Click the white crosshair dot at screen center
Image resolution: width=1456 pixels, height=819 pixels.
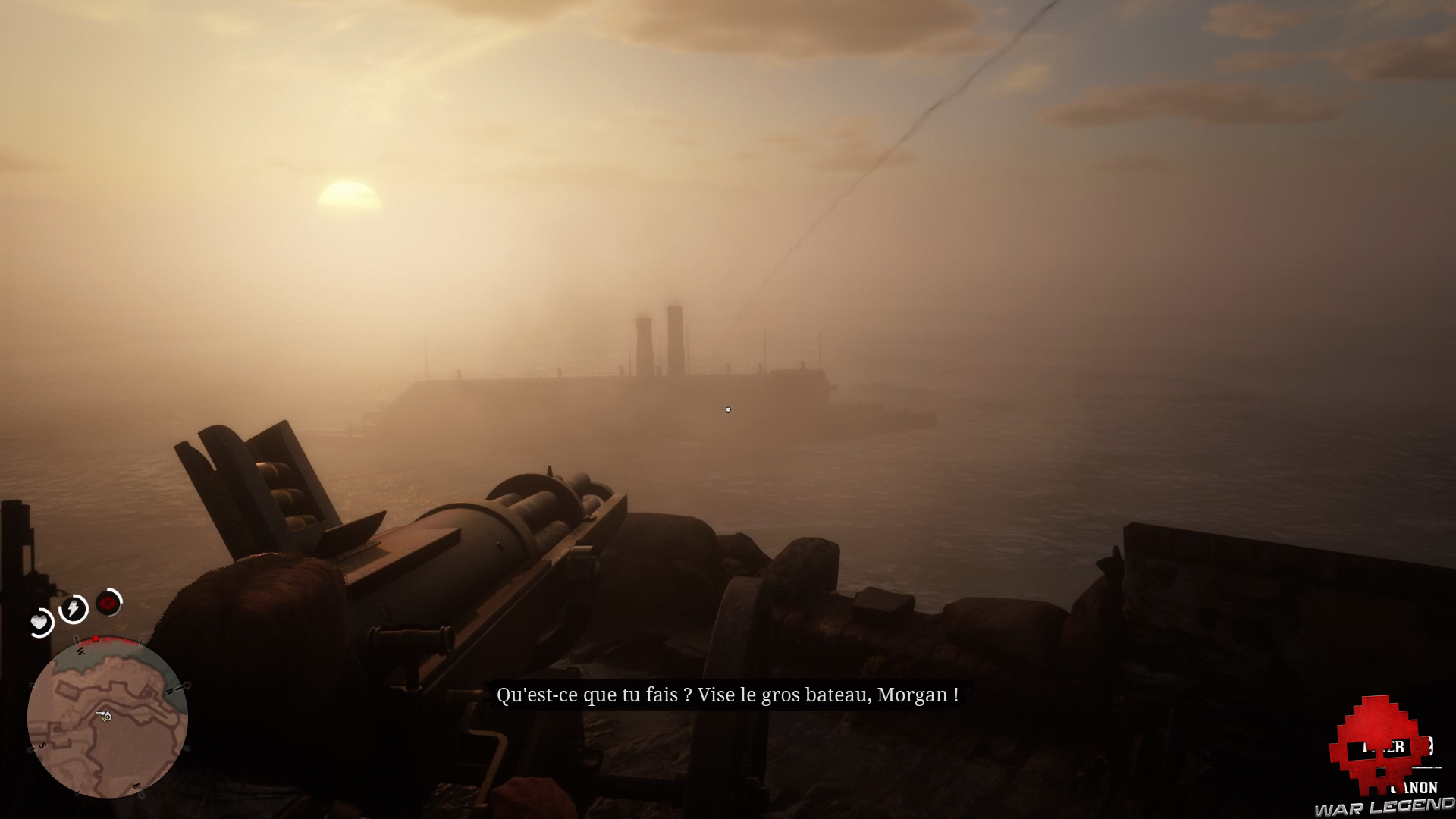(728, 409)
